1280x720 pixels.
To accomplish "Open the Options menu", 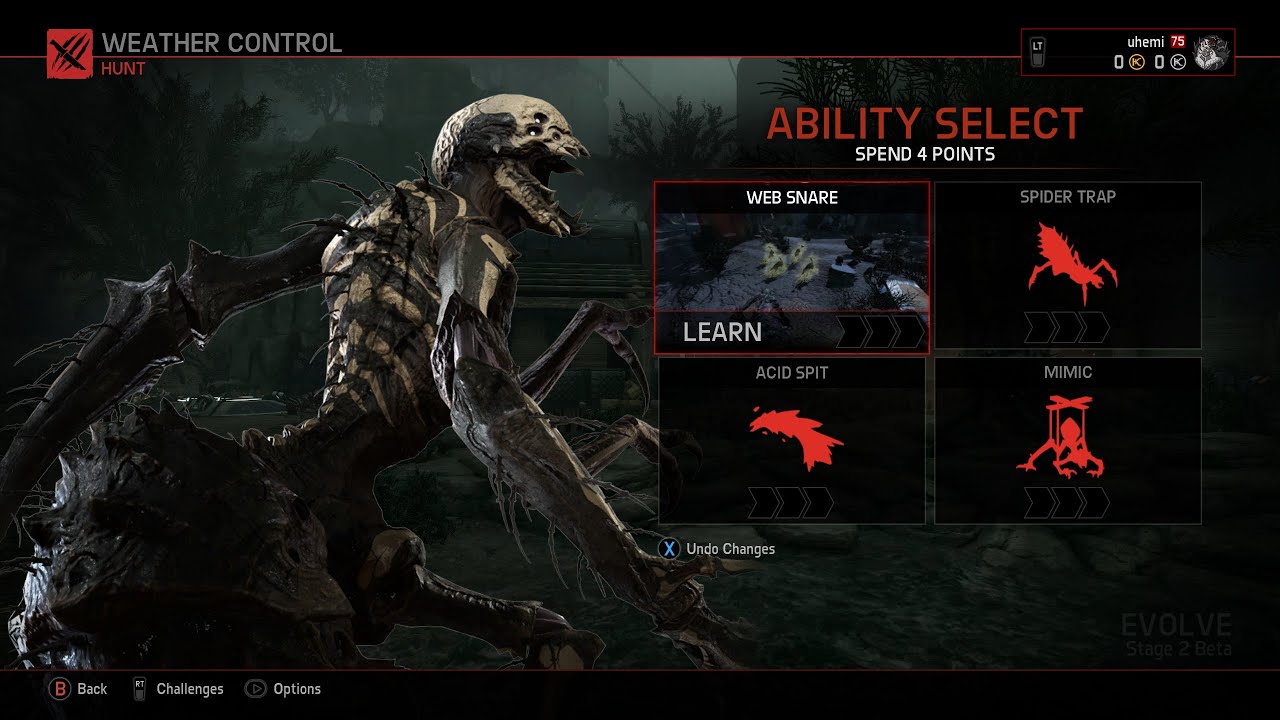I will pyautogui.click(x=284, y=689).
